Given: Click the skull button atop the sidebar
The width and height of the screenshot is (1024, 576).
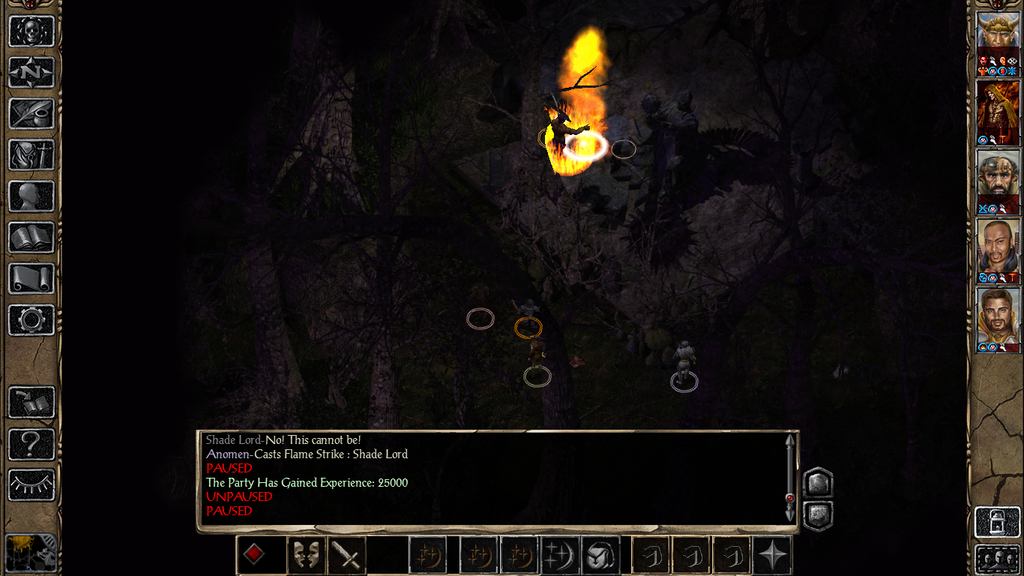Looking at the screenshot, I should click(31, 31).
